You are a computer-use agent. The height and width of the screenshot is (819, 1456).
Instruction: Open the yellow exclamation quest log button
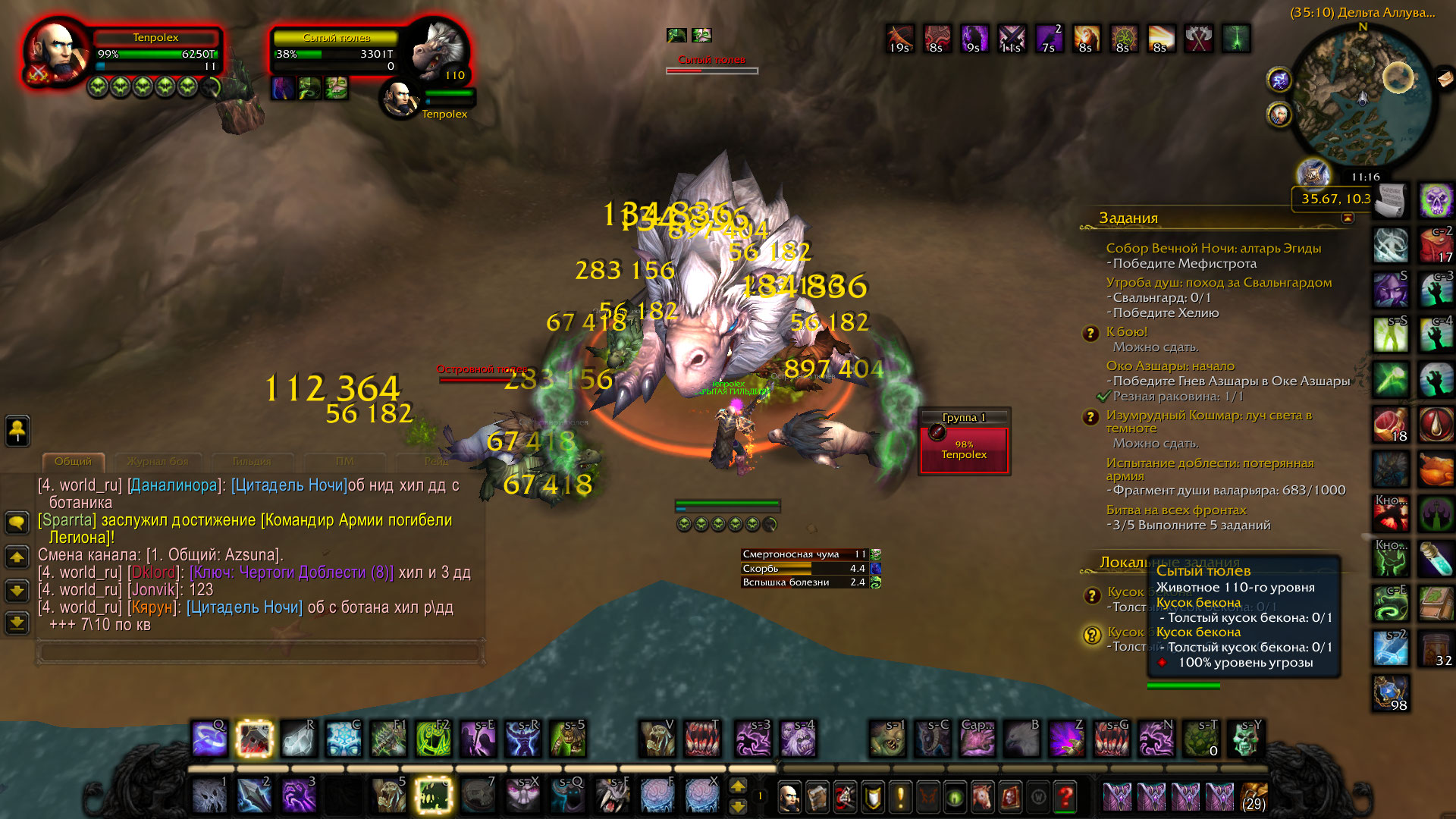(x=900, y=797)
